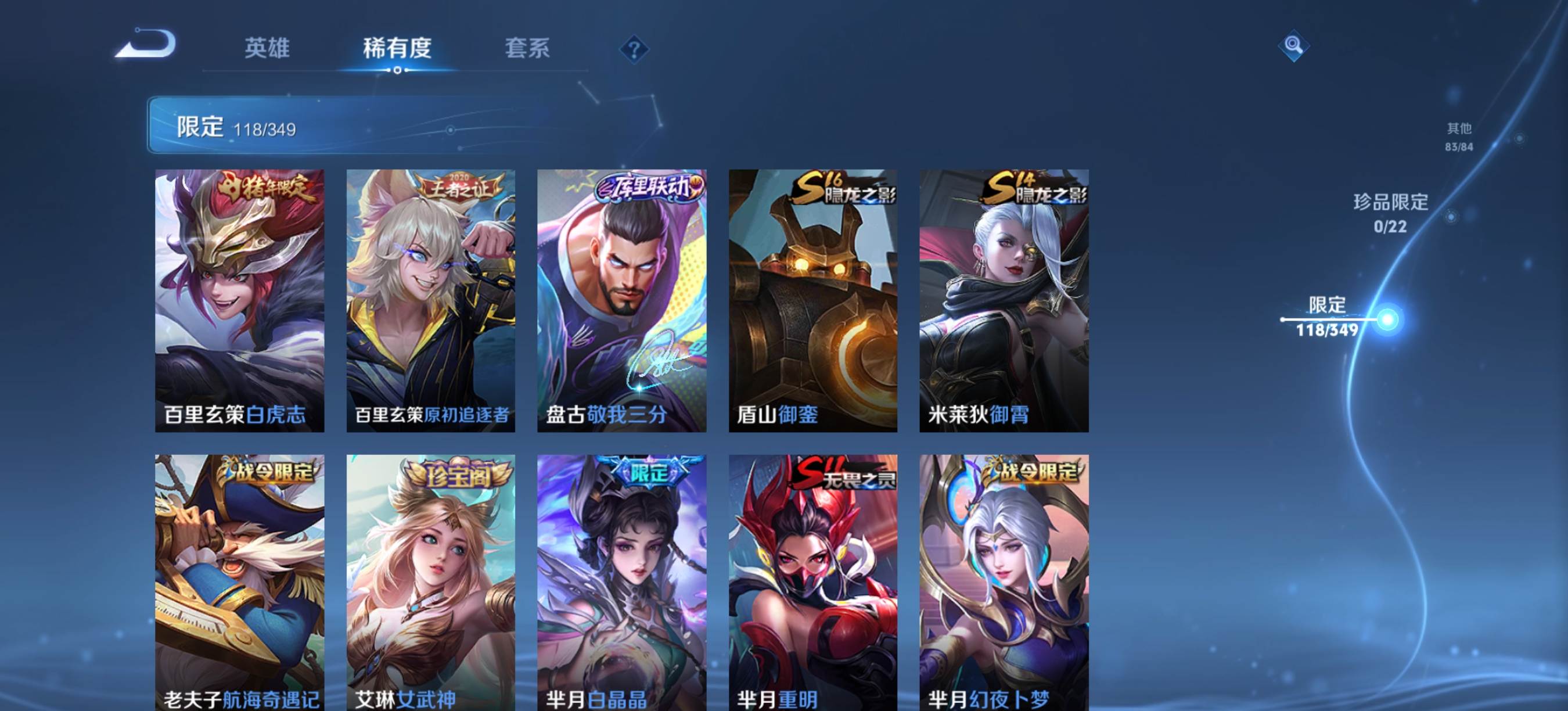The height and width of the screenshot is (711, 1568).
Task: Open the question mark help icon
Action: tap(634, 49)
